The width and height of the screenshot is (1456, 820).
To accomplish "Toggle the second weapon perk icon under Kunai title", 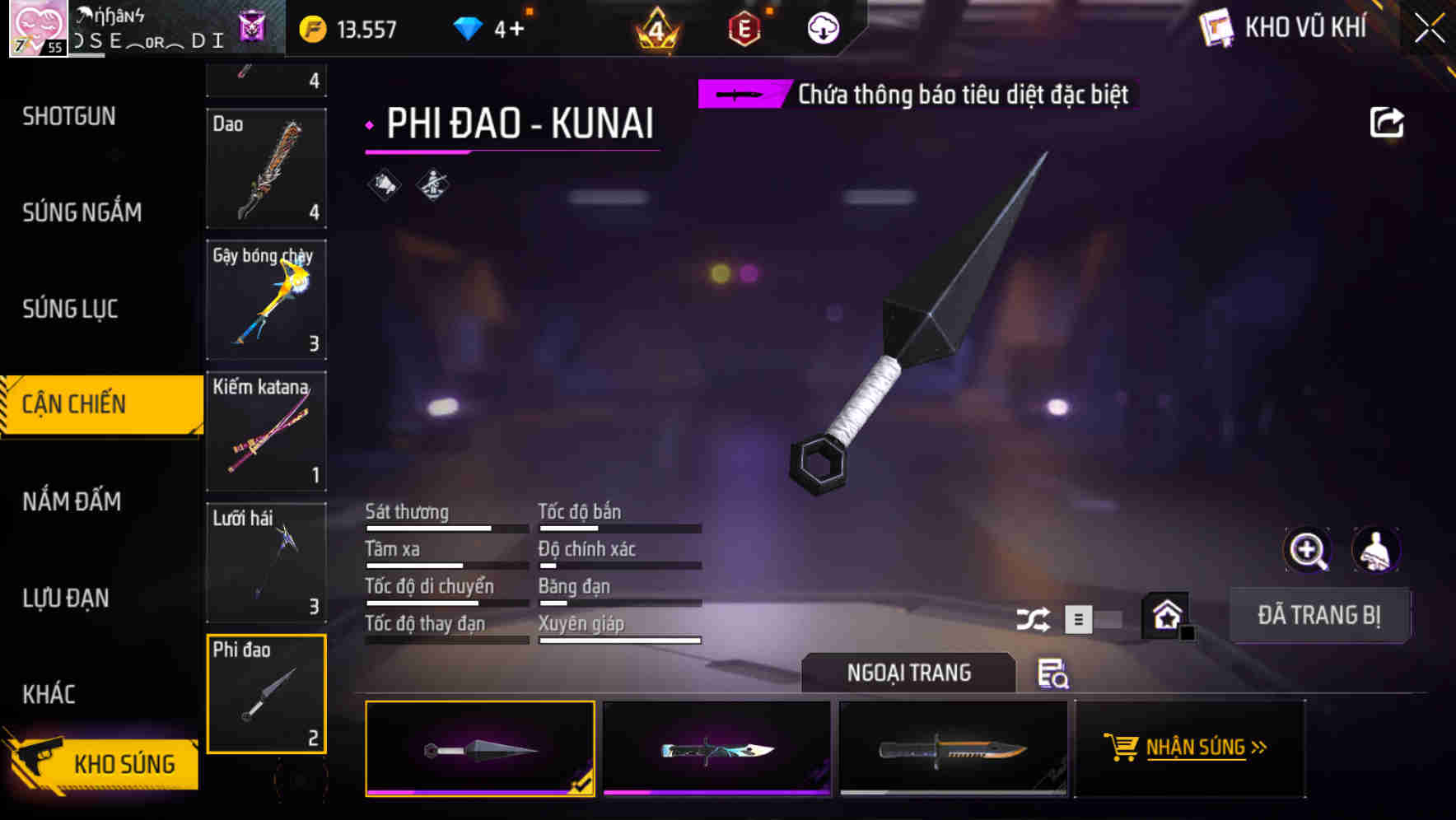I will [x=431, y=184].
